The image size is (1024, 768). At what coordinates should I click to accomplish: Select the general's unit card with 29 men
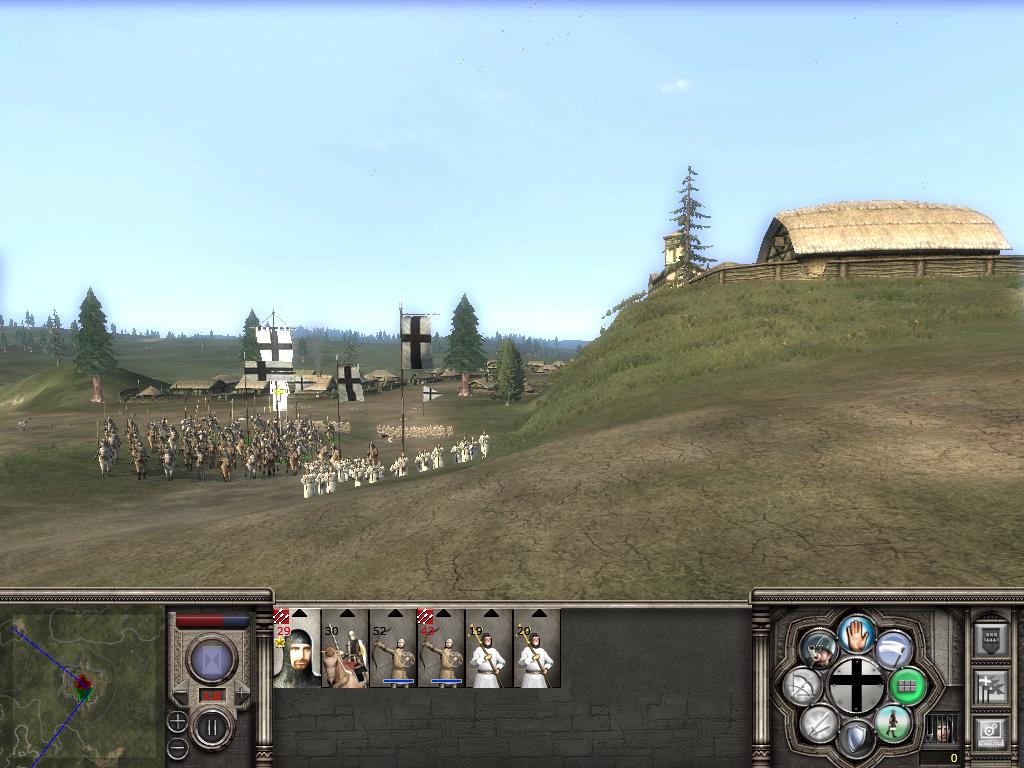tap(297, 649)
